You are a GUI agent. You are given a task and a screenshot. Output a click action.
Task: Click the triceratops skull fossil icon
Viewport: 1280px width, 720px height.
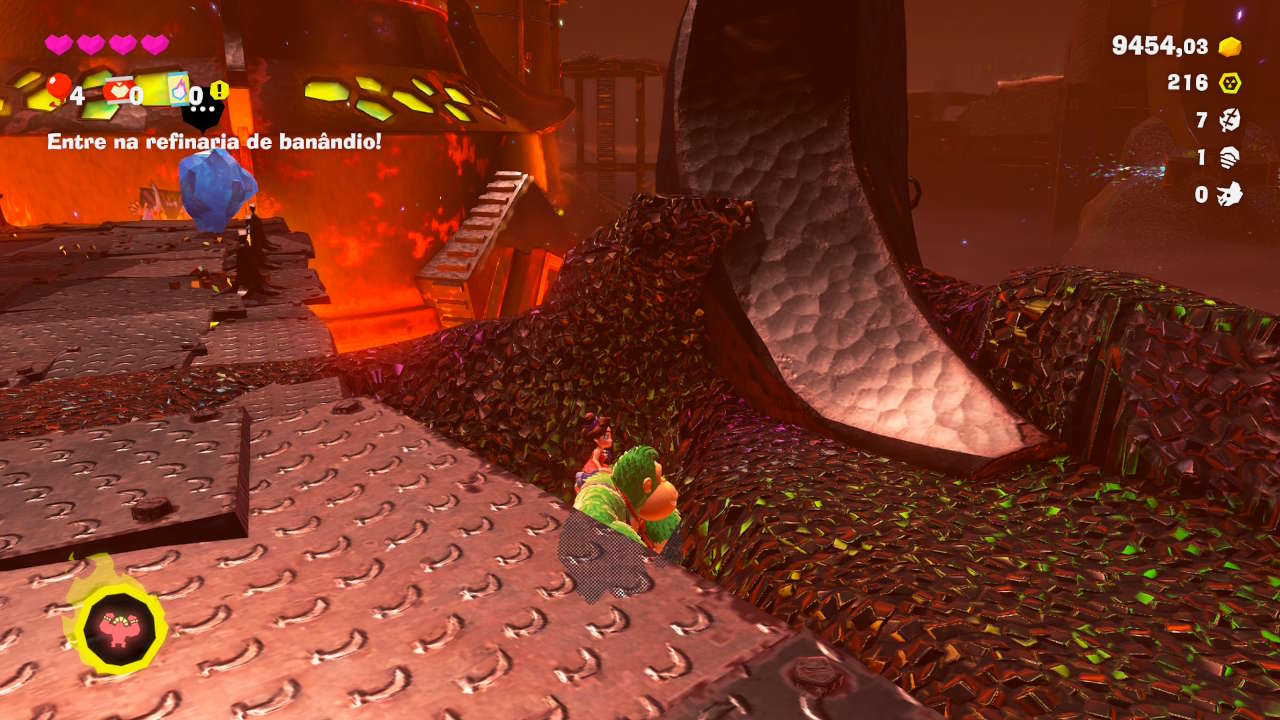(x=1229, y=194)
